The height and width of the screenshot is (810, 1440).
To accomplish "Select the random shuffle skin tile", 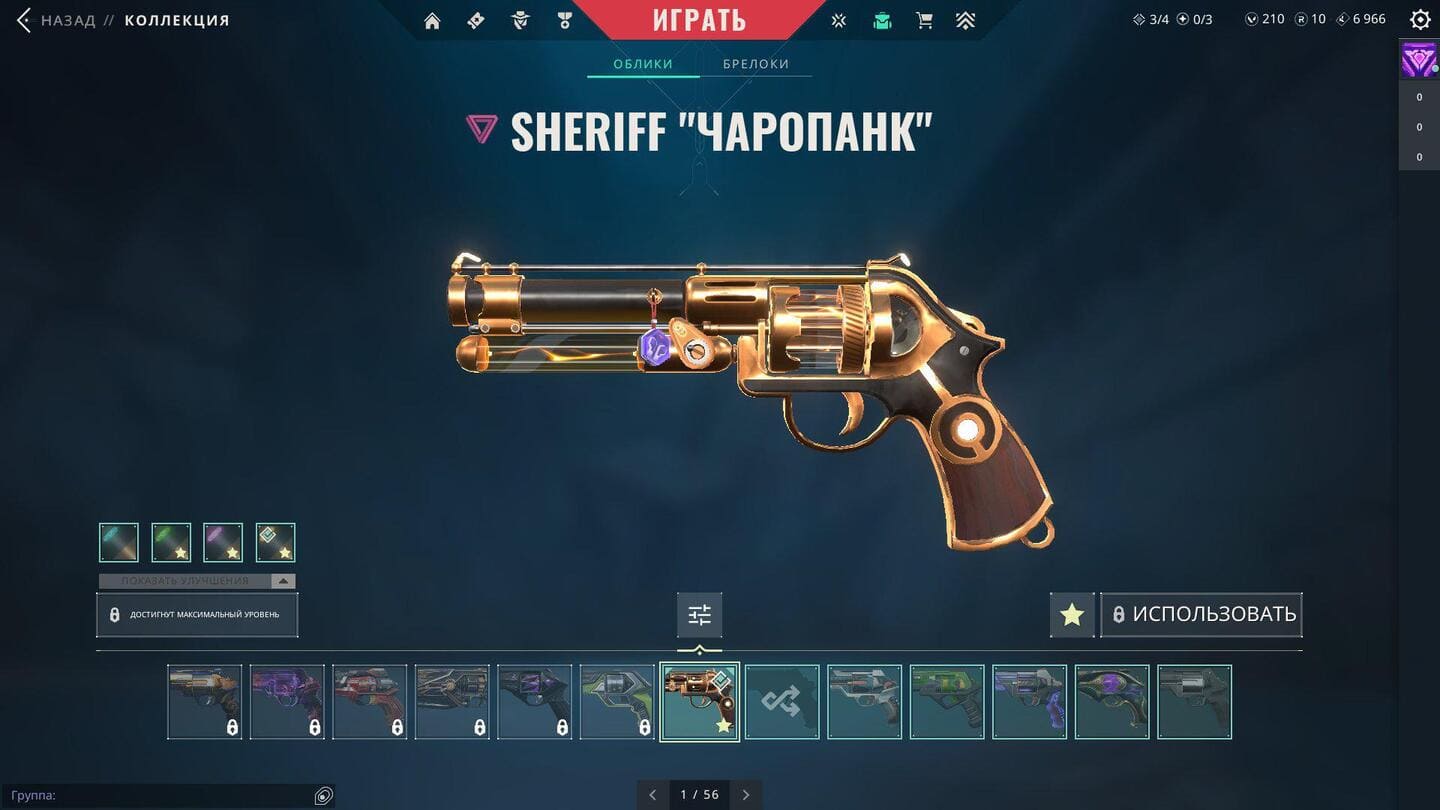I will pyautogui.click(x=782, y=702).
